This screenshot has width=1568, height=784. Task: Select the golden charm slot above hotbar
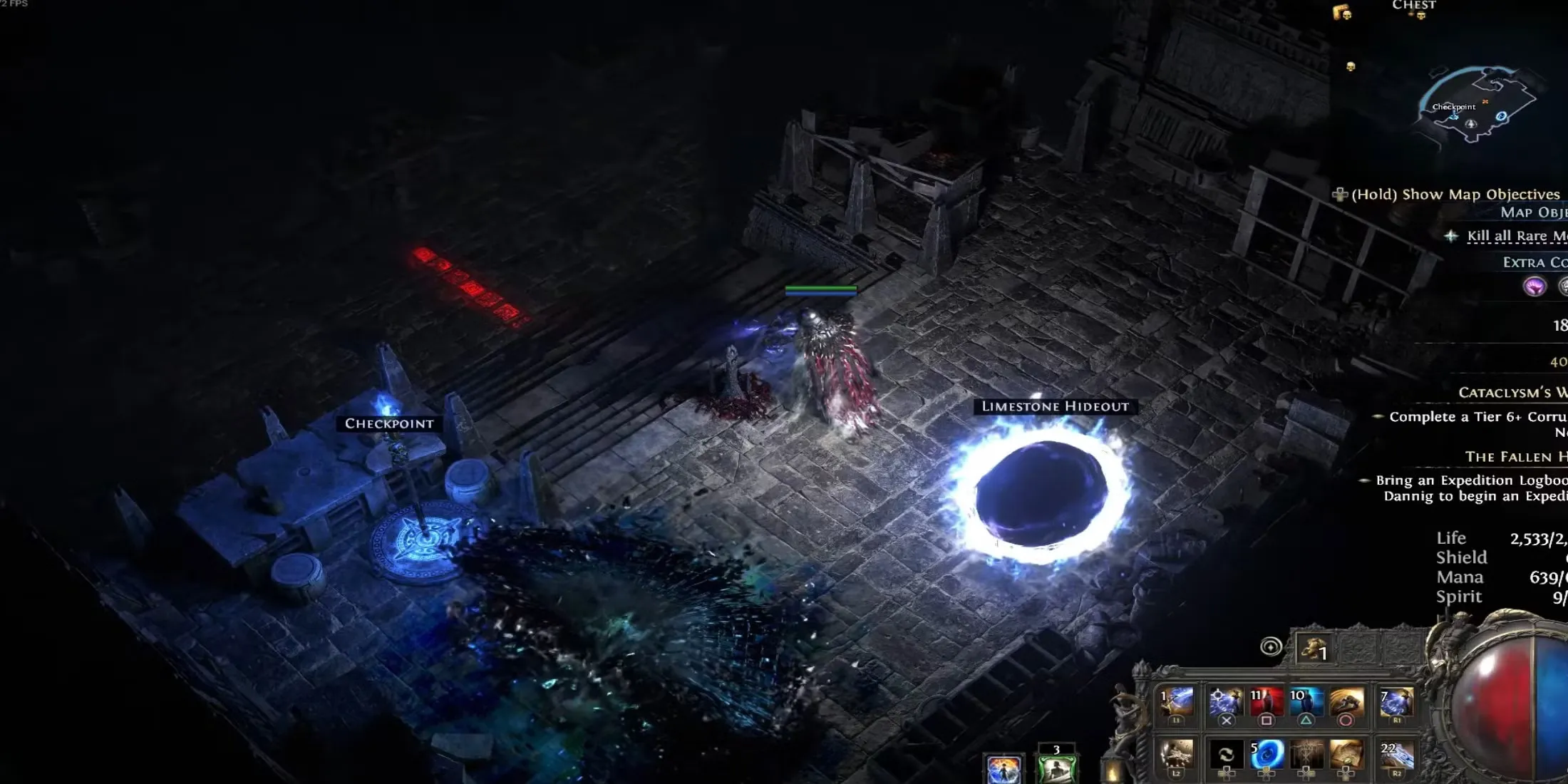[x=1313, y=648]
